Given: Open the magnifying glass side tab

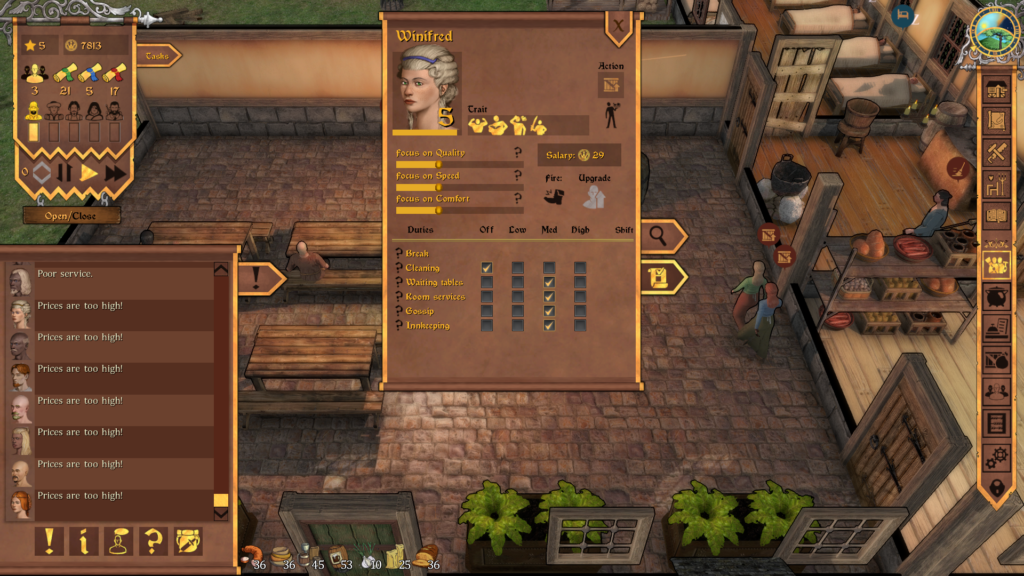Looking at the screenshot, I should click(661, 236).
